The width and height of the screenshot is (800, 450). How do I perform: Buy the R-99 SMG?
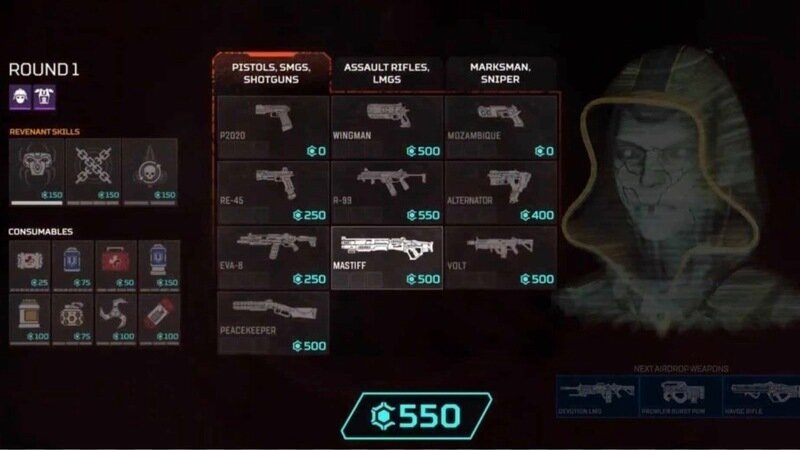click(x=386, y=192)
